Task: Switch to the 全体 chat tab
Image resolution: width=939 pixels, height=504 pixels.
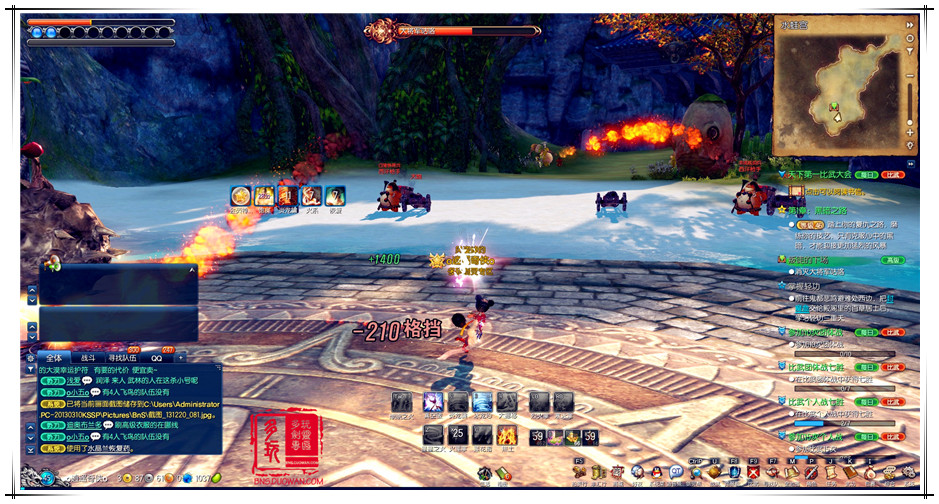Action: click(54, 357)
